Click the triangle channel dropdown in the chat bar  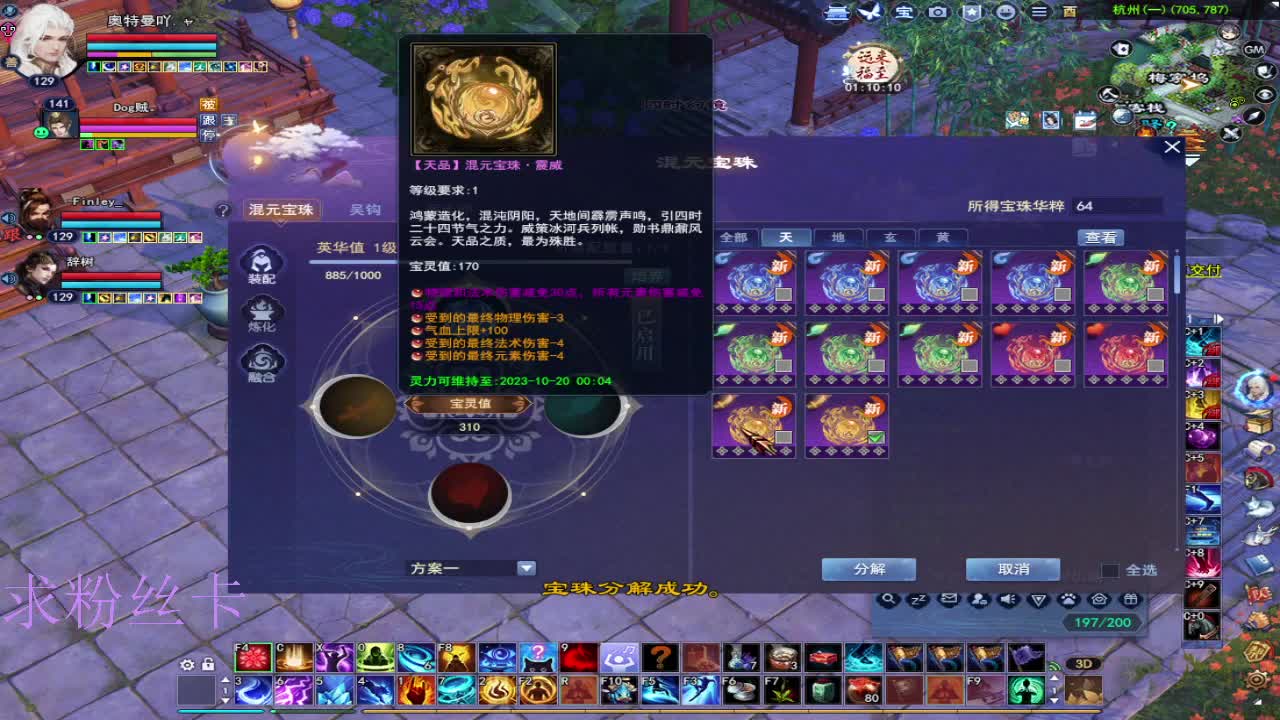coord(1036,598)
